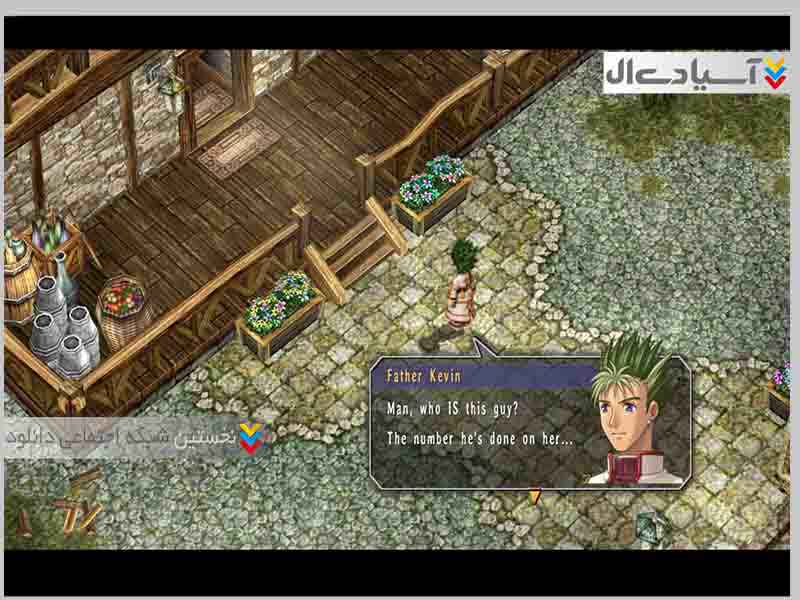
Task: Click the Asiadl logo watermark
Action: pyautogui.click(x=696, y=73)
